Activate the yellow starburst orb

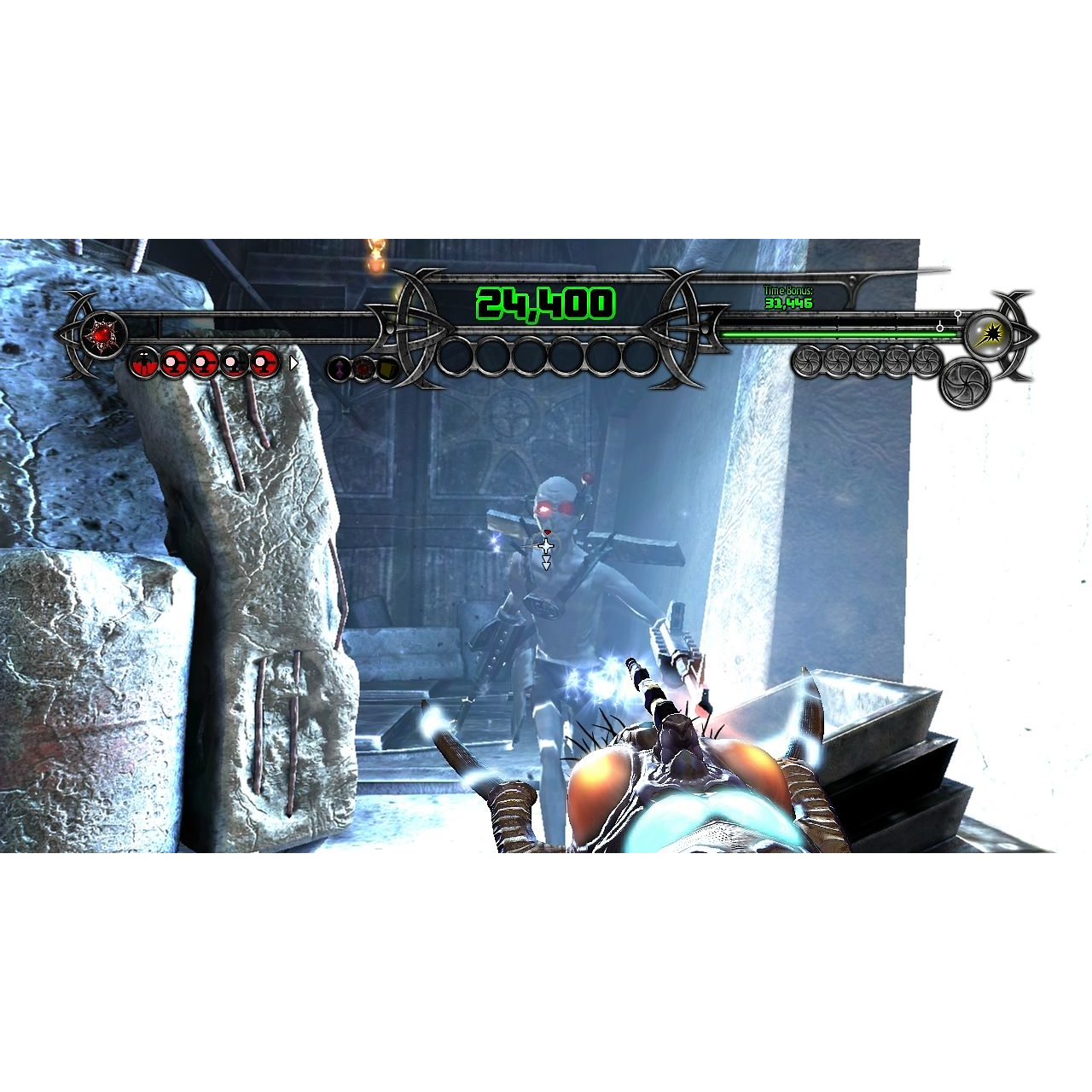(x=990, y=334)
